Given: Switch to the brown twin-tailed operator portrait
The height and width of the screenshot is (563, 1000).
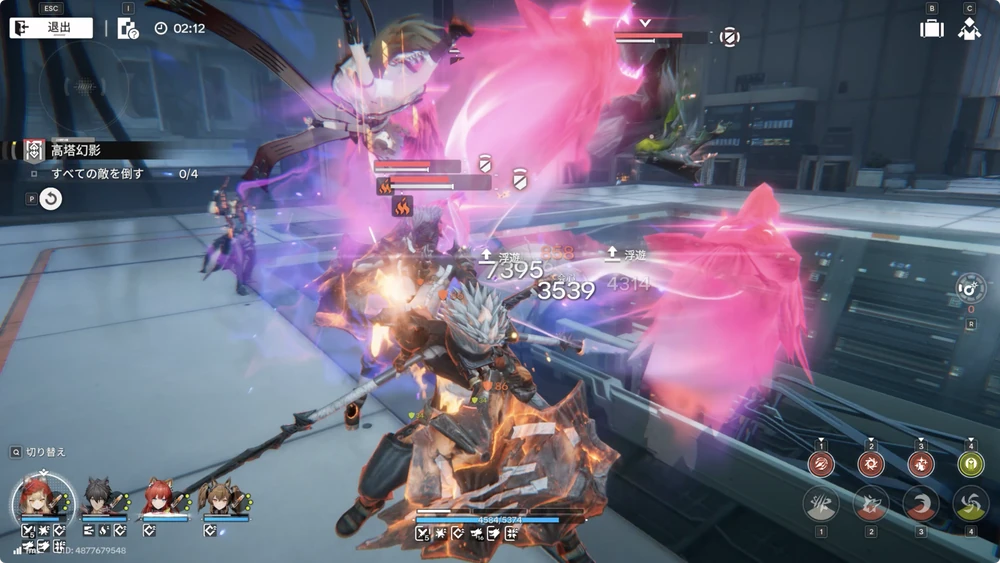Looking at the screenshot, I should coord(224,497).
